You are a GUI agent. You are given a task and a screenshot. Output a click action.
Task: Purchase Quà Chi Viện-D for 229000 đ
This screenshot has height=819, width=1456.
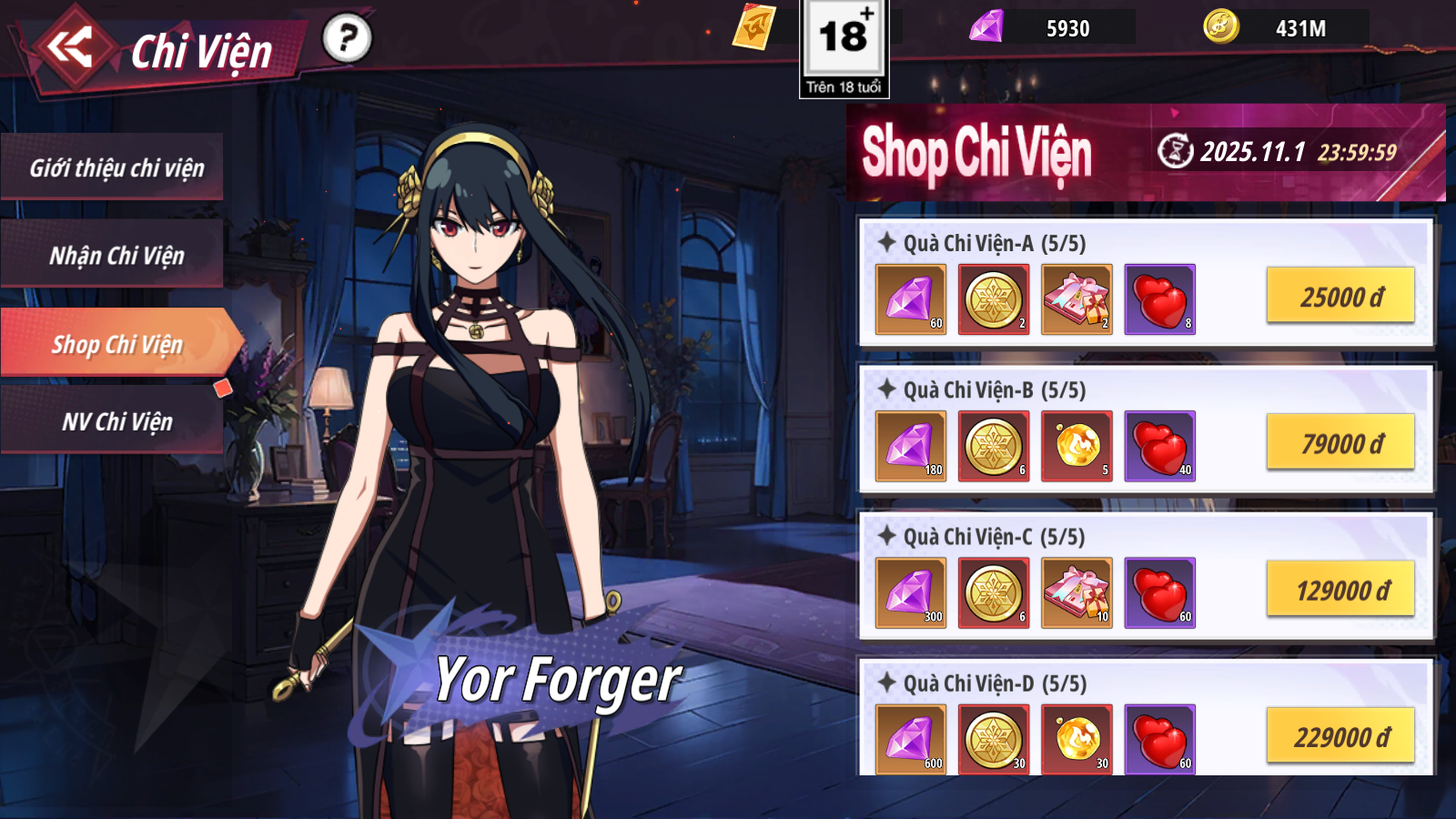click(1340, 736)
